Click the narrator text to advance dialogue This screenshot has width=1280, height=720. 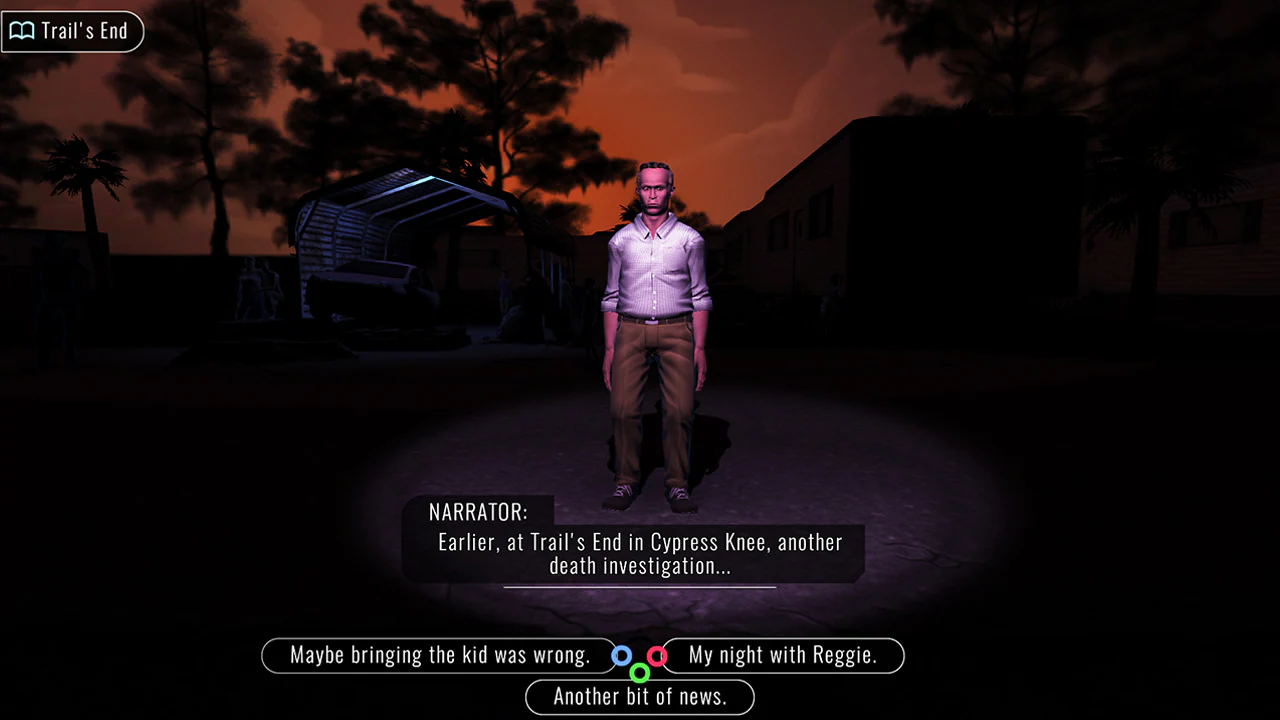pyautogui.click(x=640, y=553)
